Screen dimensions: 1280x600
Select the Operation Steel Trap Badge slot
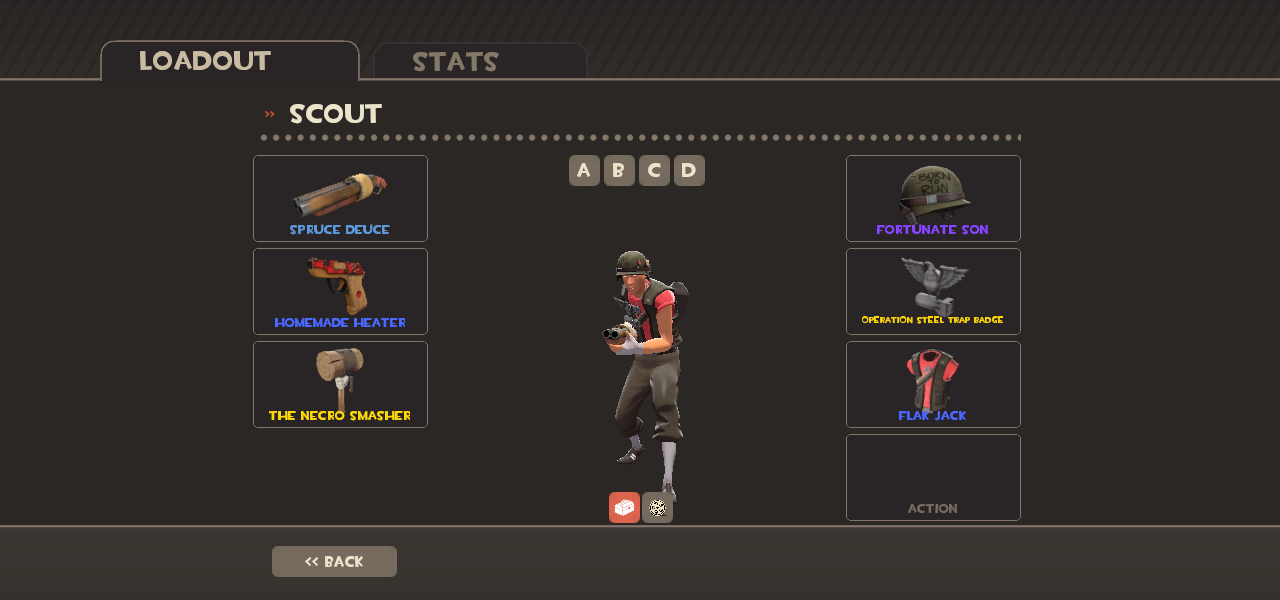tap(933, 291)
